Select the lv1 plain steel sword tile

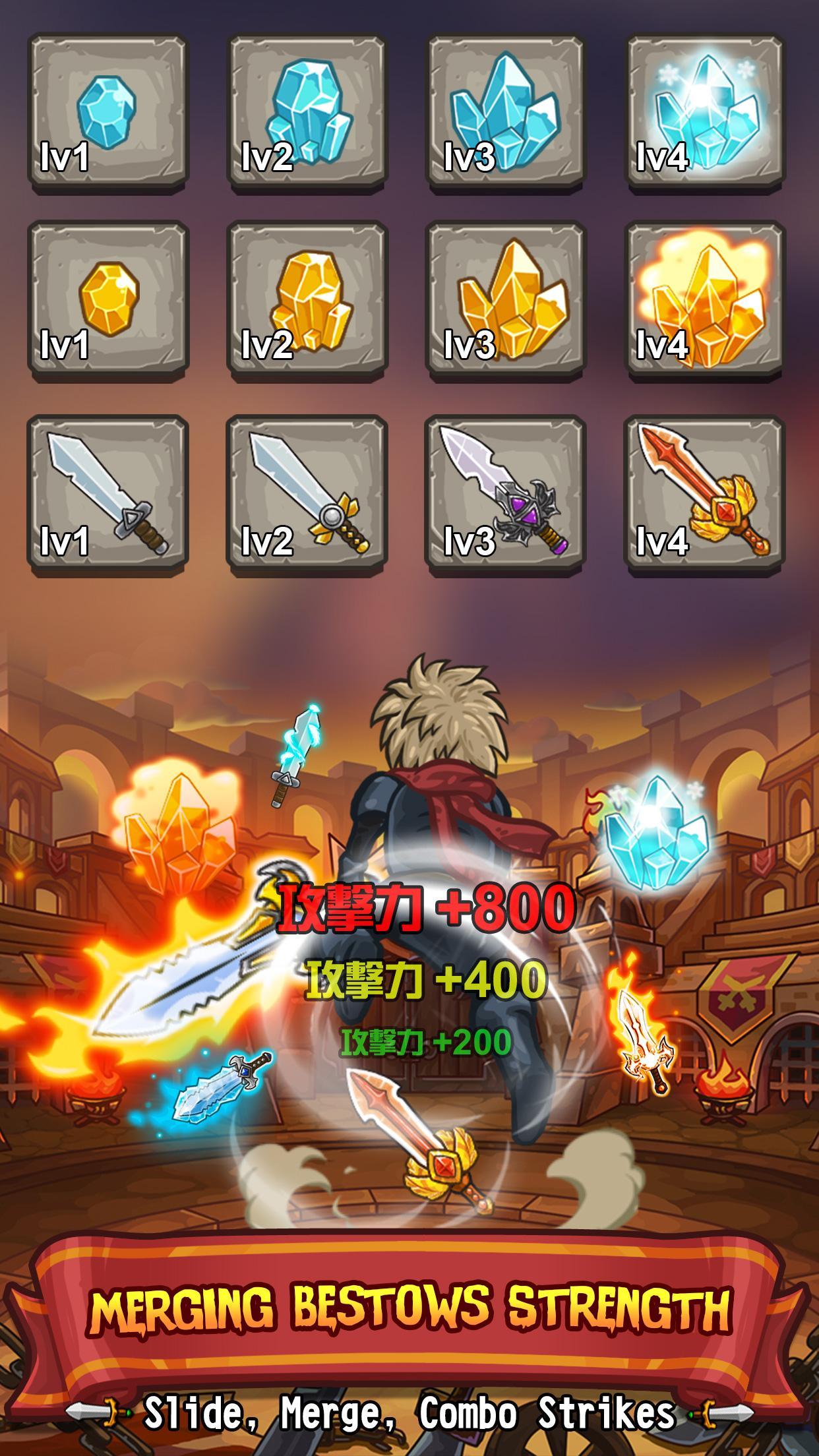[x=107, y=496]
